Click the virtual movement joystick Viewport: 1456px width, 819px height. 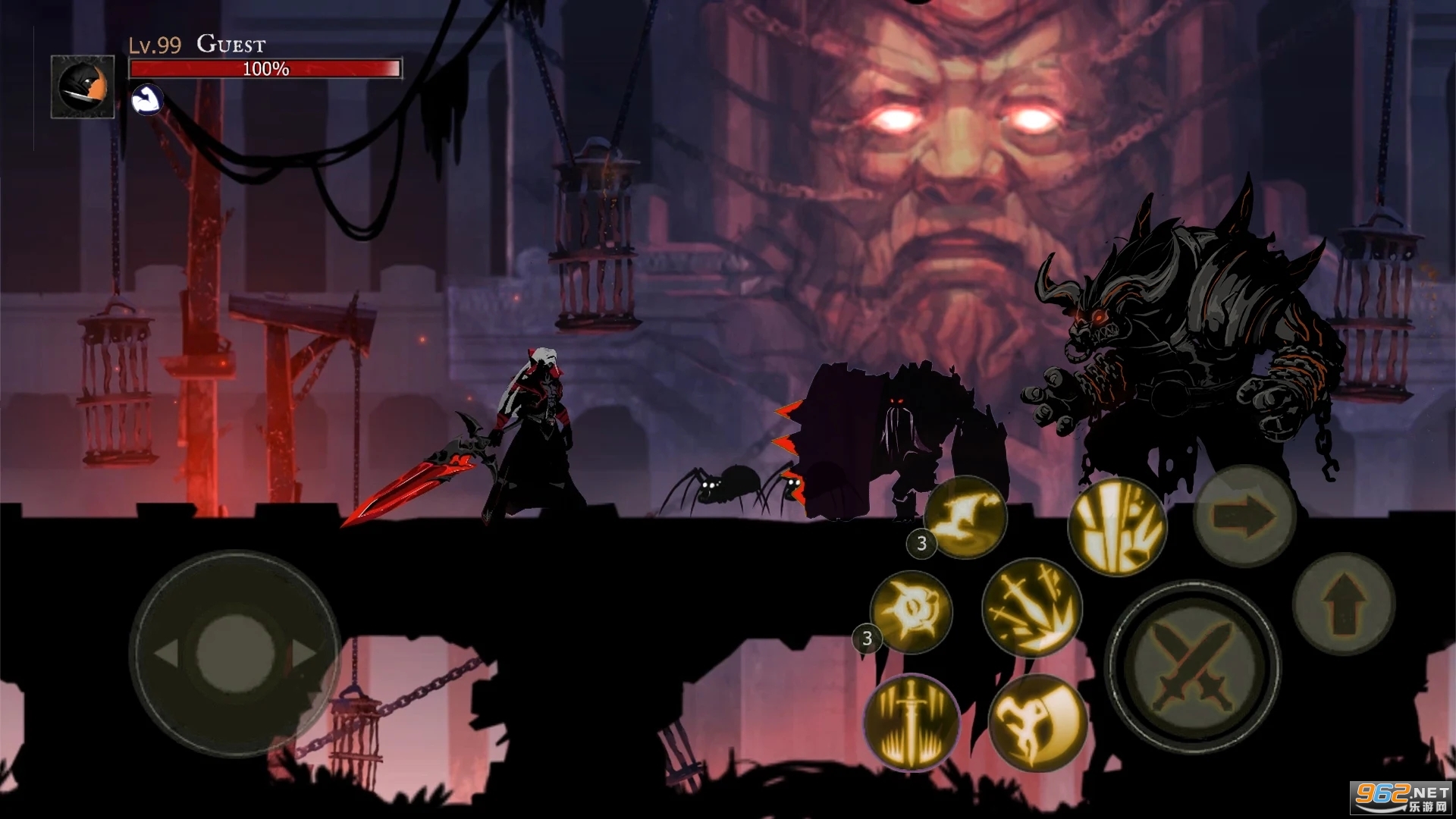pos(235,652)
